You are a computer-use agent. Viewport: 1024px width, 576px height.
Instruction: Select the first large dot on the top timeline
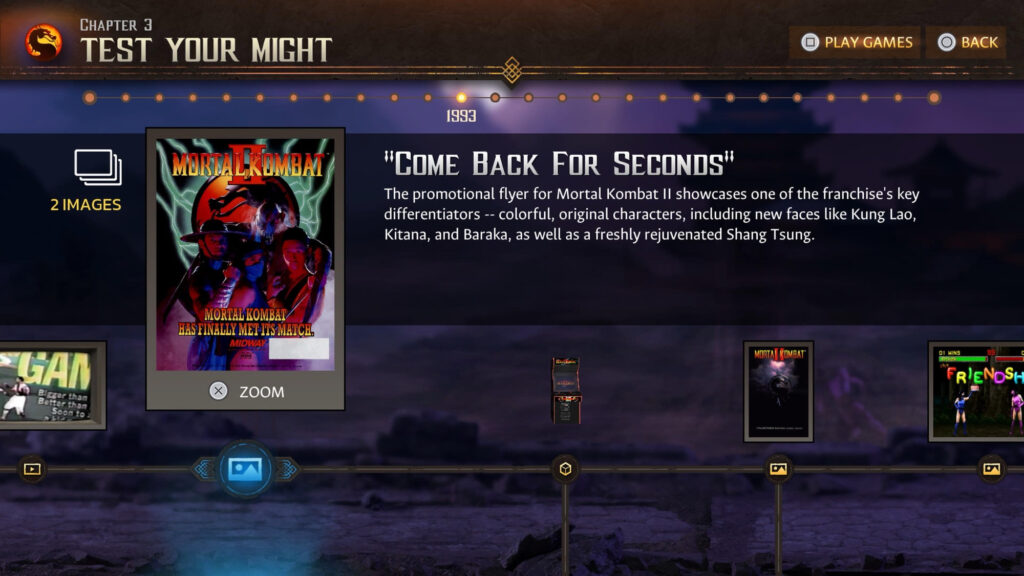90,98
